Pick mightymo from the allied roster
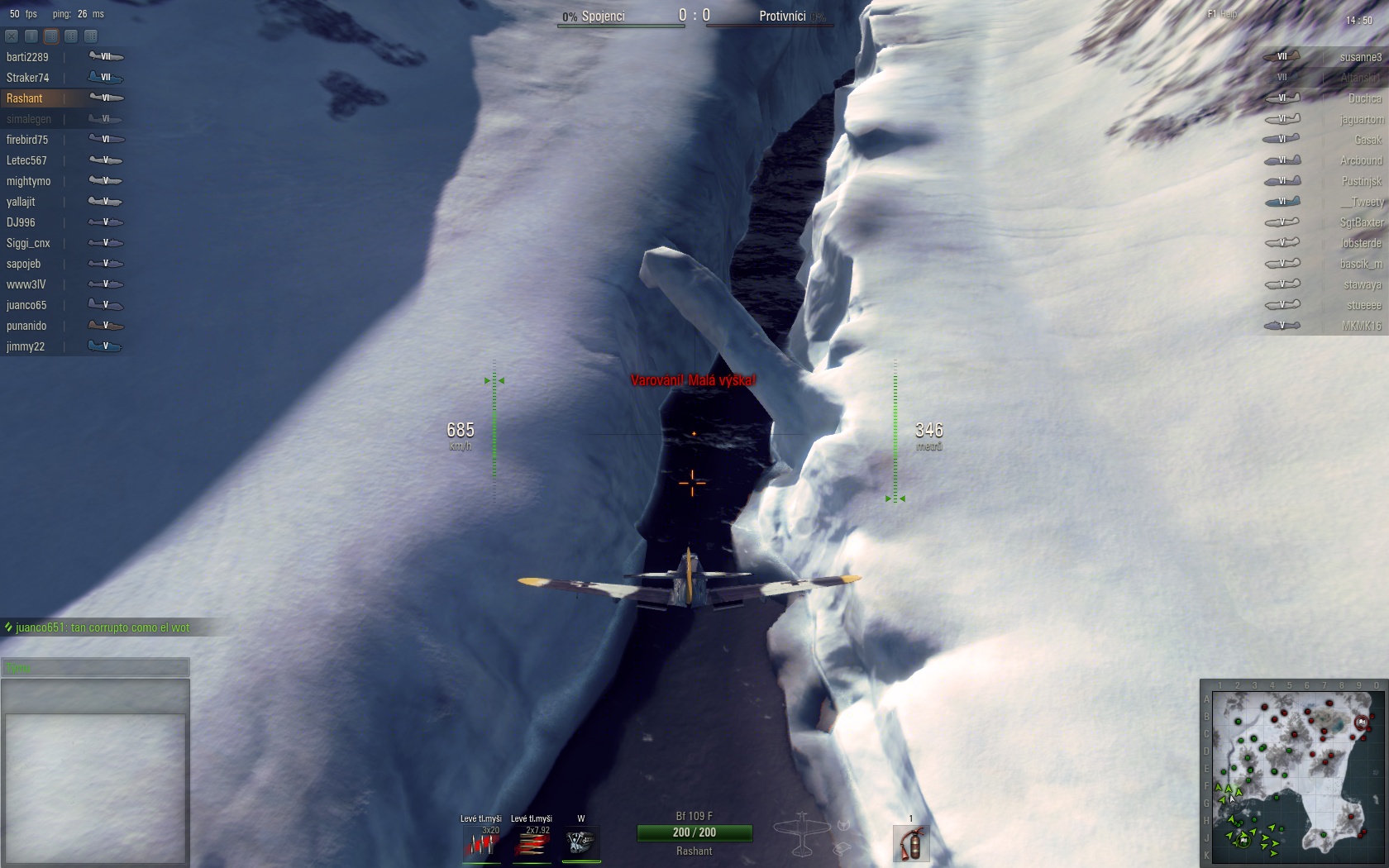This screenshot has height=868, width=1389. coord(28,181)
